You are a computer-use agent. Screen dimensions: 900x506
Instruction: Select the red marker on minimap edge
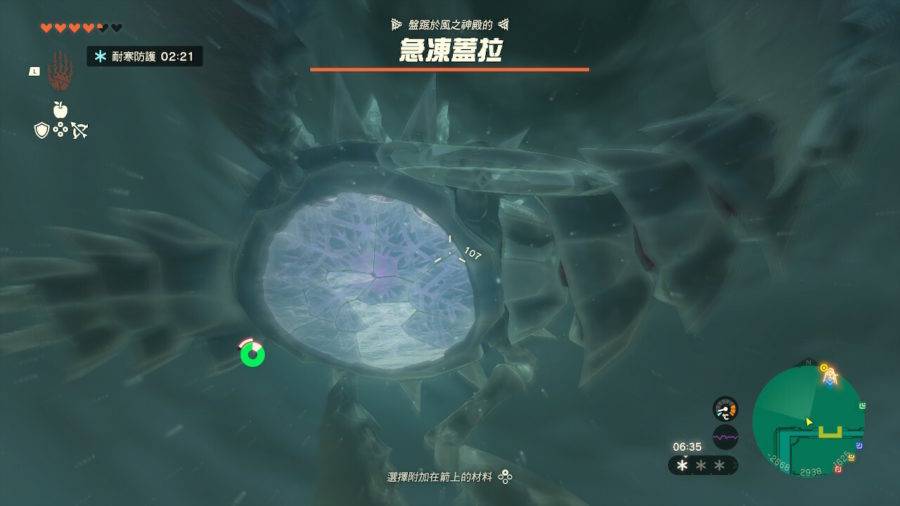click(x=837, y=468)
